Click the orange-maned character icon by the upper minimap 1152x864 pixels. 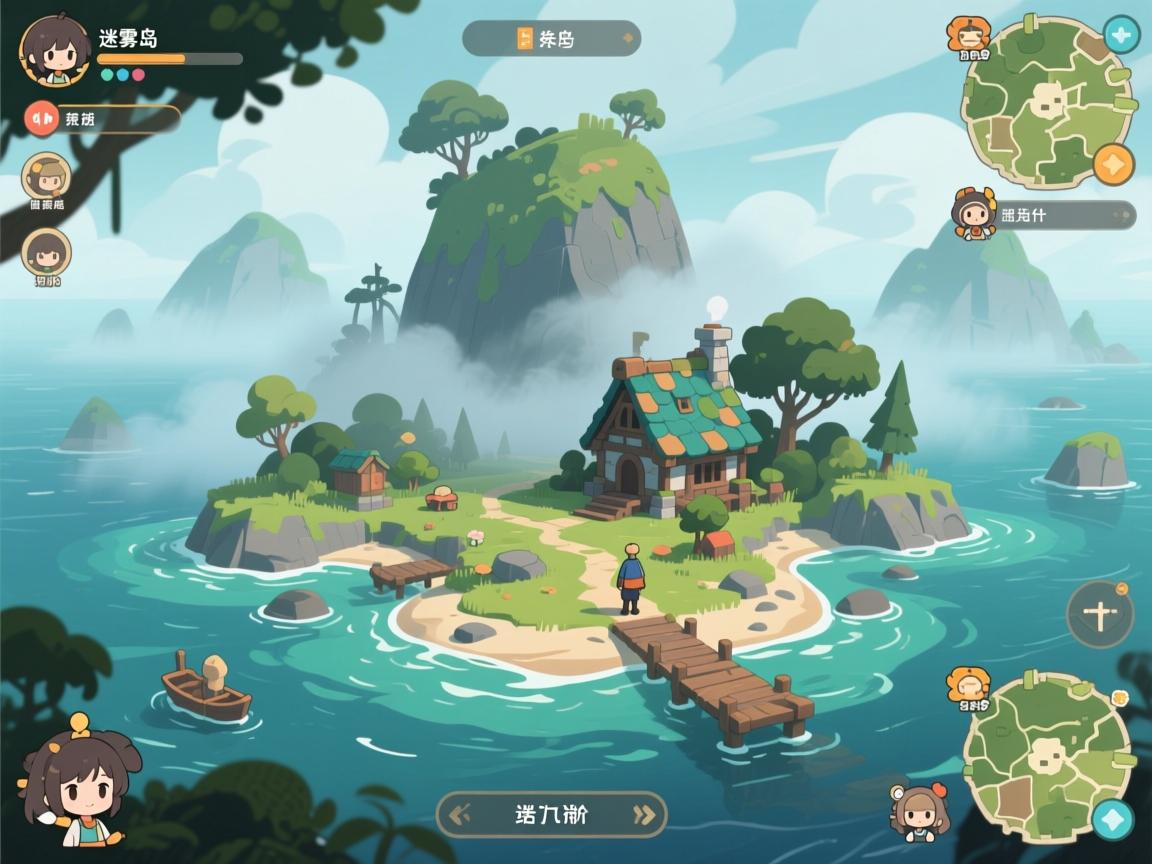(967, 36)
